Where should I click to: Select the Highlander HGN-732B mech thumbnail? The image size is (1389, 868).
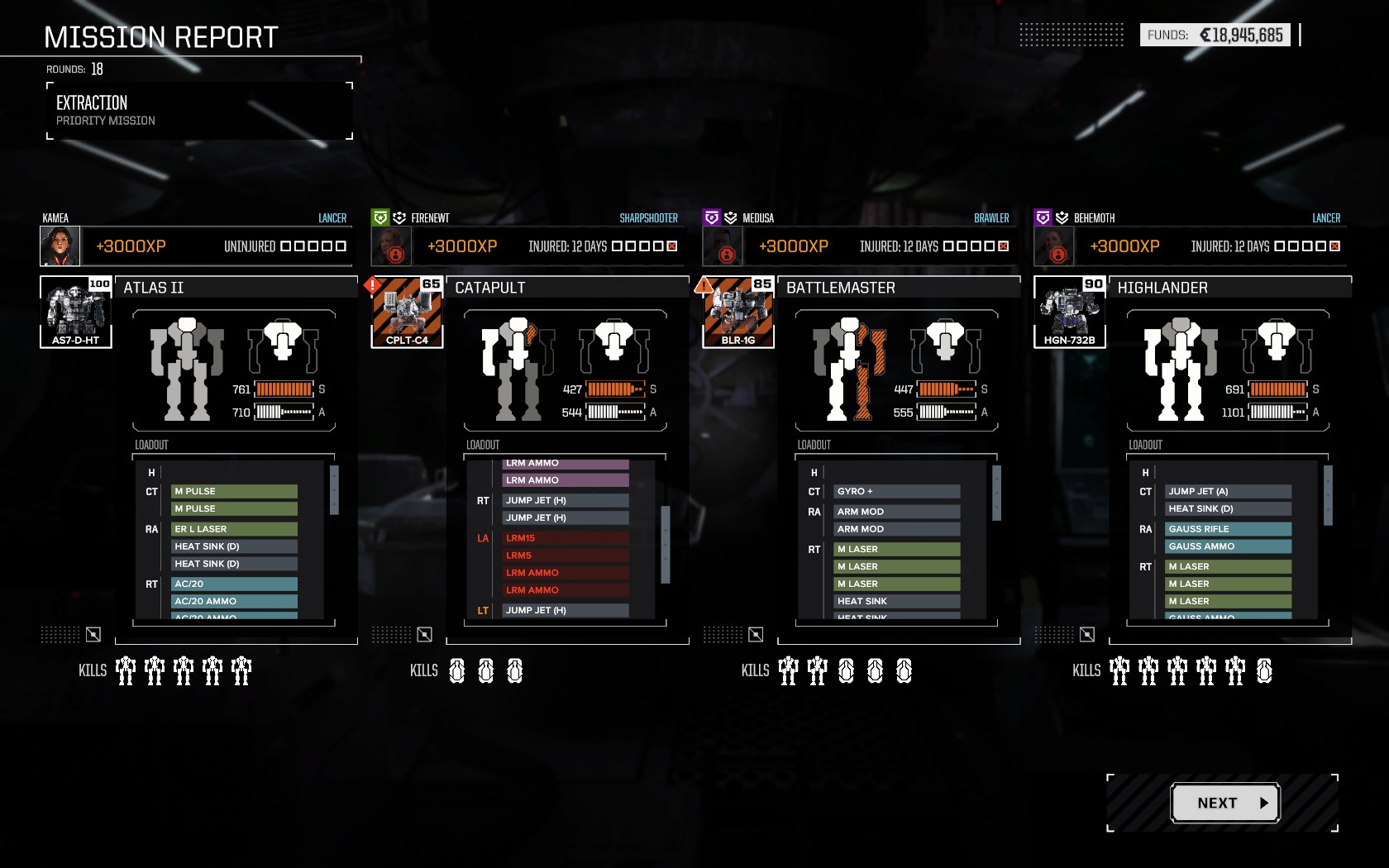click(x=1069, y=312)
